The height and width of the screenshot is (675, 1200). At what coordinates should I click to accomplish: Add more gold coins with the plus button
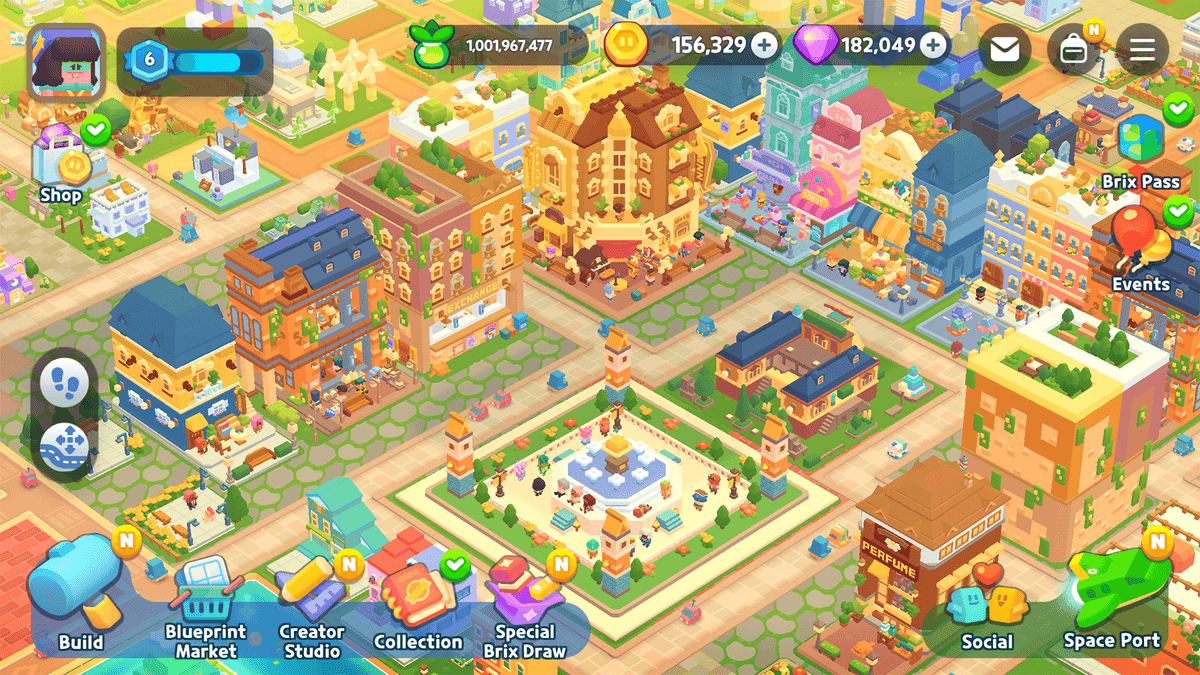(764, 46)
